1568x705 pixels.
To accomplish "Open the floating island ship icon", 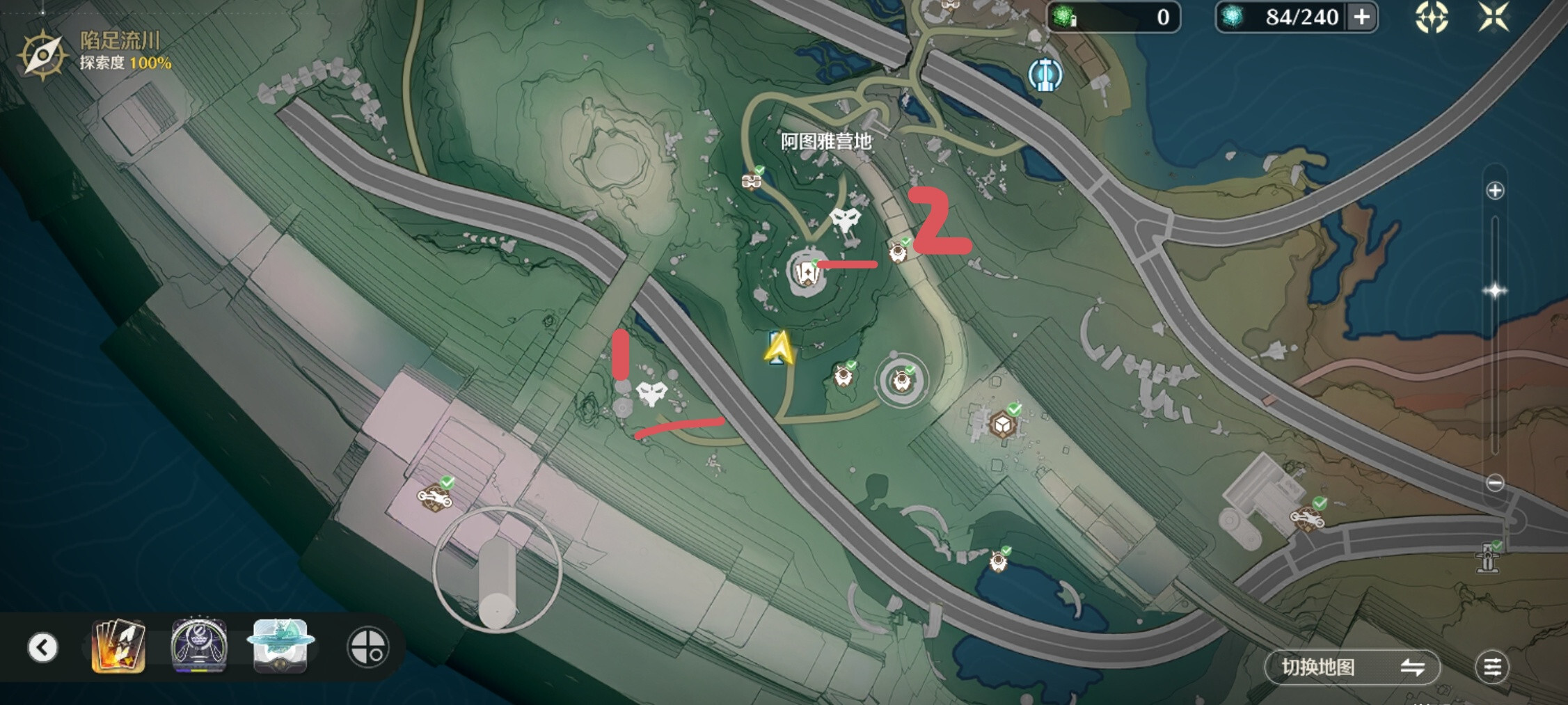I will 280,647.
